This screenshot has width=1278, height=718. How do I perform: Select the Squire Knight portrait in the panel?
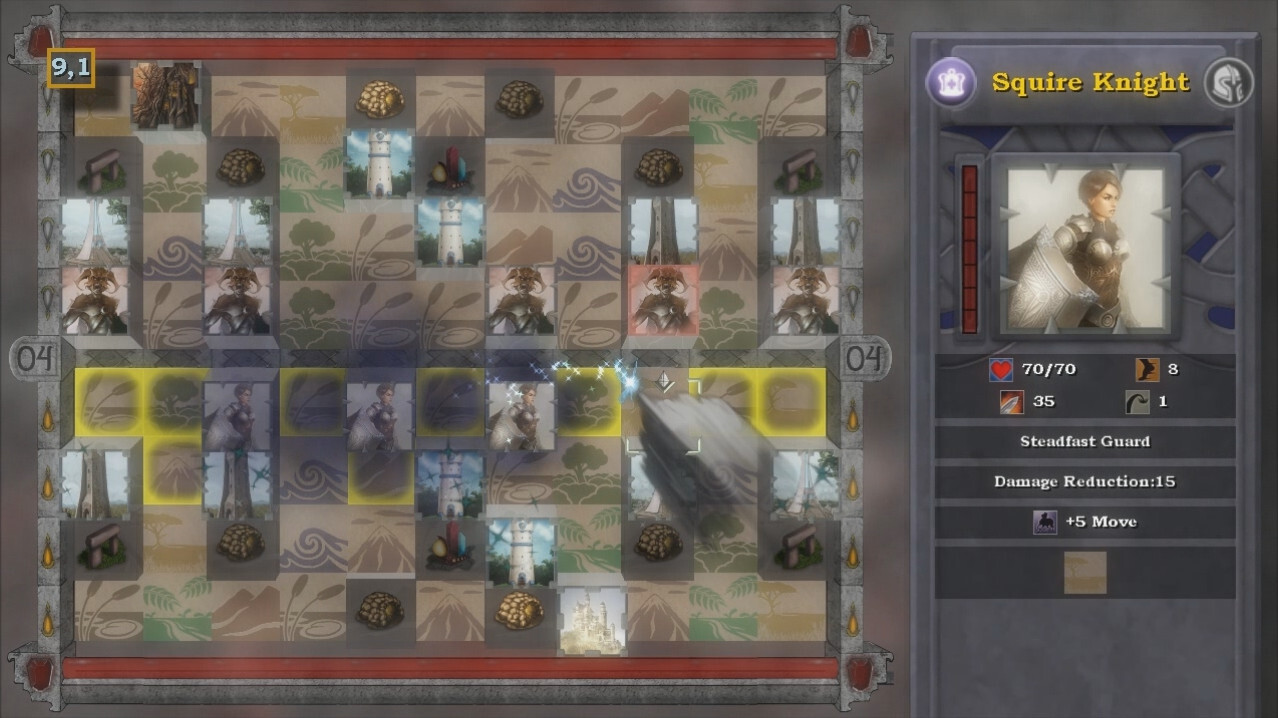pos(1085,246)
